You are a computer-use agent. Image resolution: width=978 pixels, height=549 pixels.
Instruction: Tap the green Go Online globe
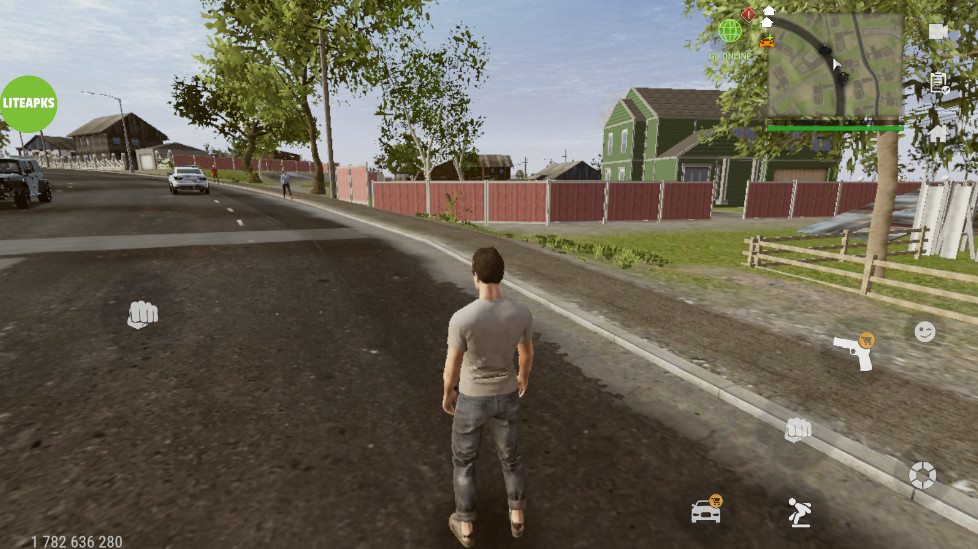point(730,31)
